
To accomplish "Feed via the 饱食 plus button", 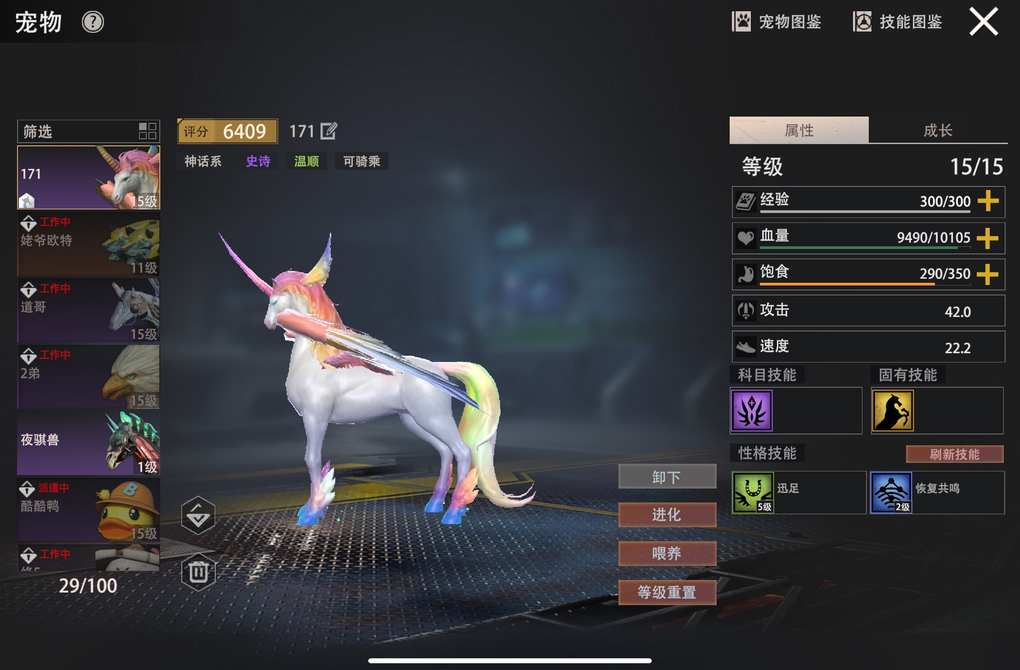I will pos(988,274).
